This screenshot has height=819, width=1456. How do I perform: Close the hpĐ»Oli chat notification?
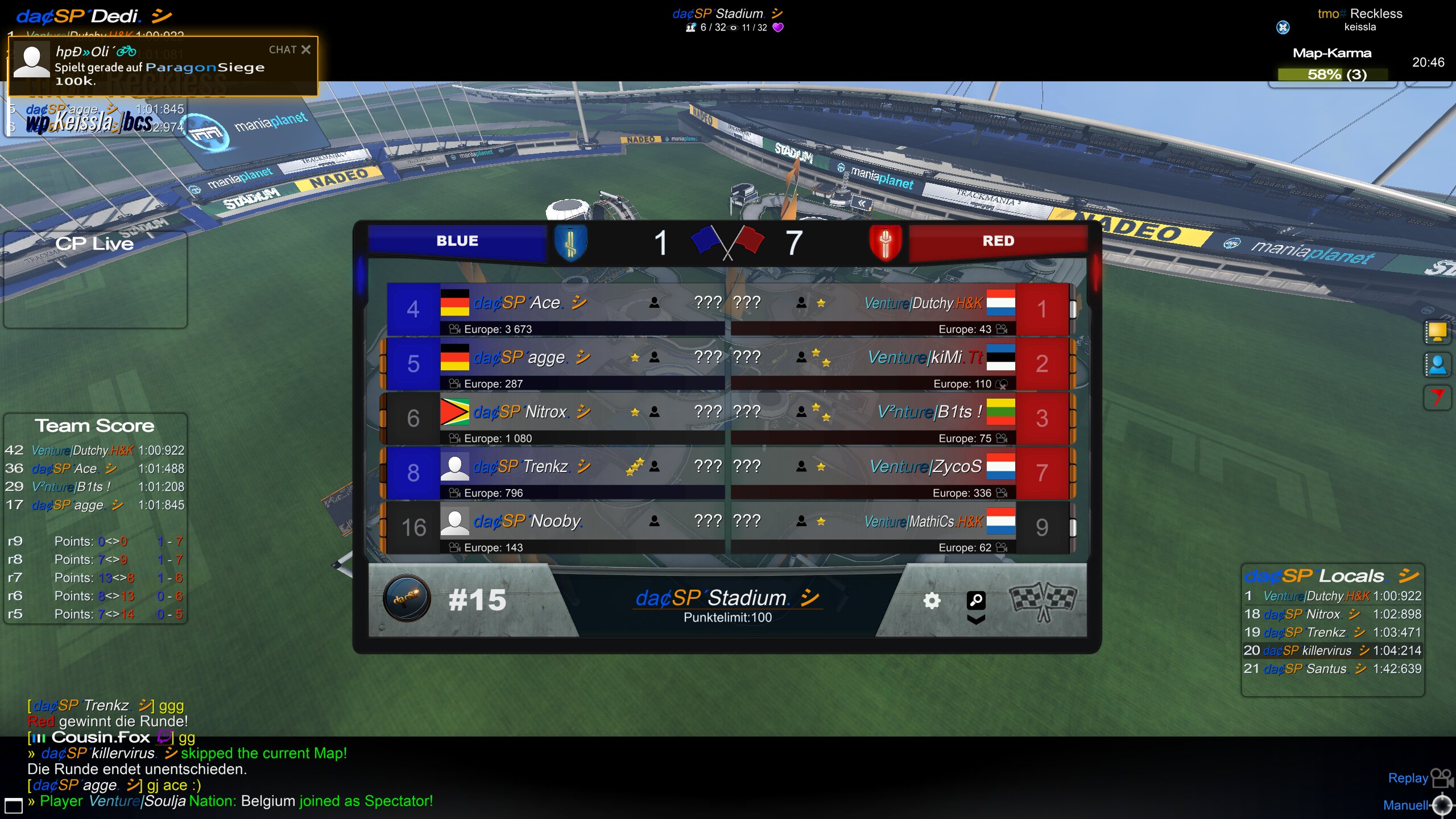[306, 49]
